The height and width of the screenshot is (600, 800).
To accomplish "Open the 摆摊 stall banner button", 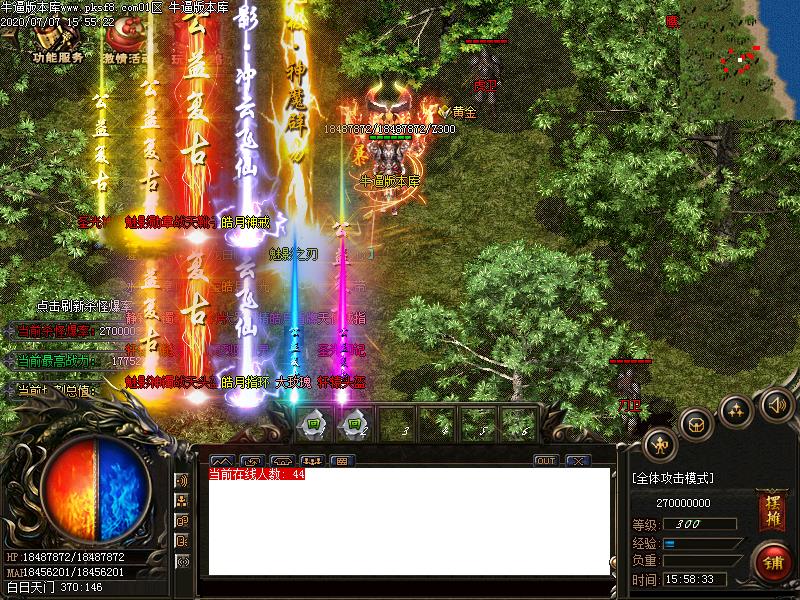I will (771, 506).
